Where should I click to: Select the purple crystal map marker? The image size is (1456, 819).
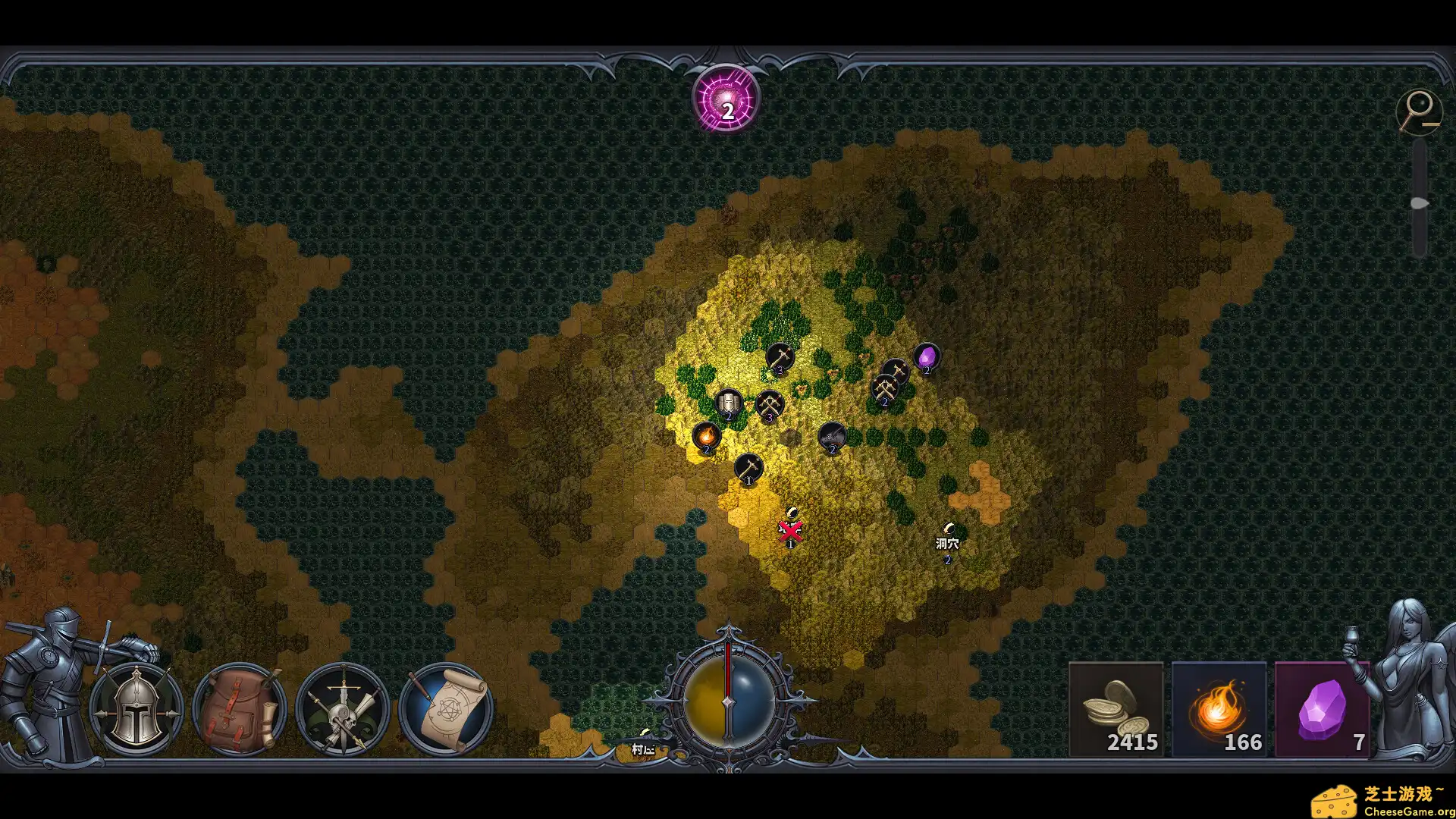(x=927, y=356)
